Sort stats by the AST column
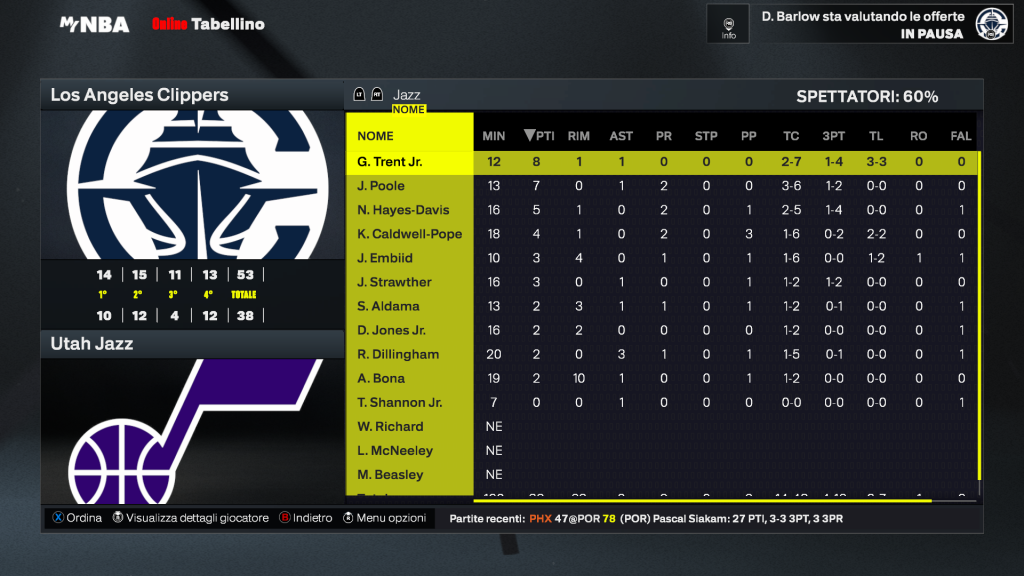This screenshot has height=576, width=1024. 621,136
